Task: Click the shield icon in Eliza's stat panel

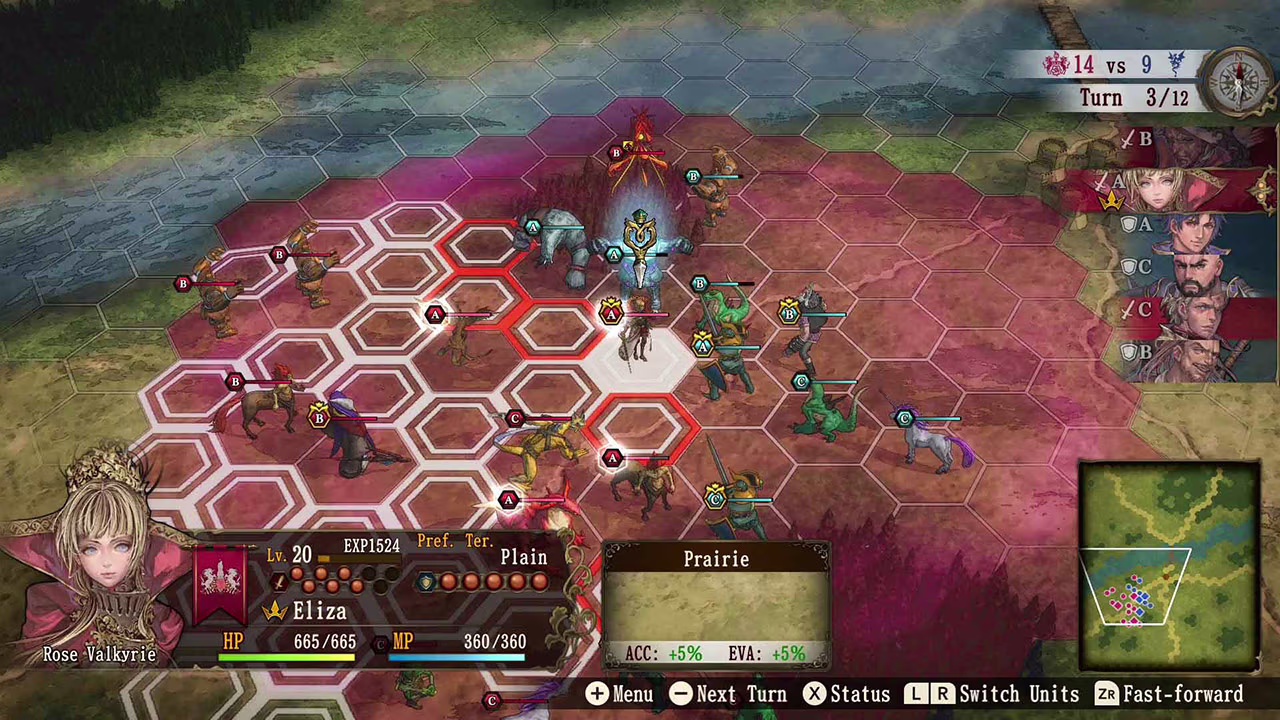Action: pyautogui.click(x=427, y=581)
